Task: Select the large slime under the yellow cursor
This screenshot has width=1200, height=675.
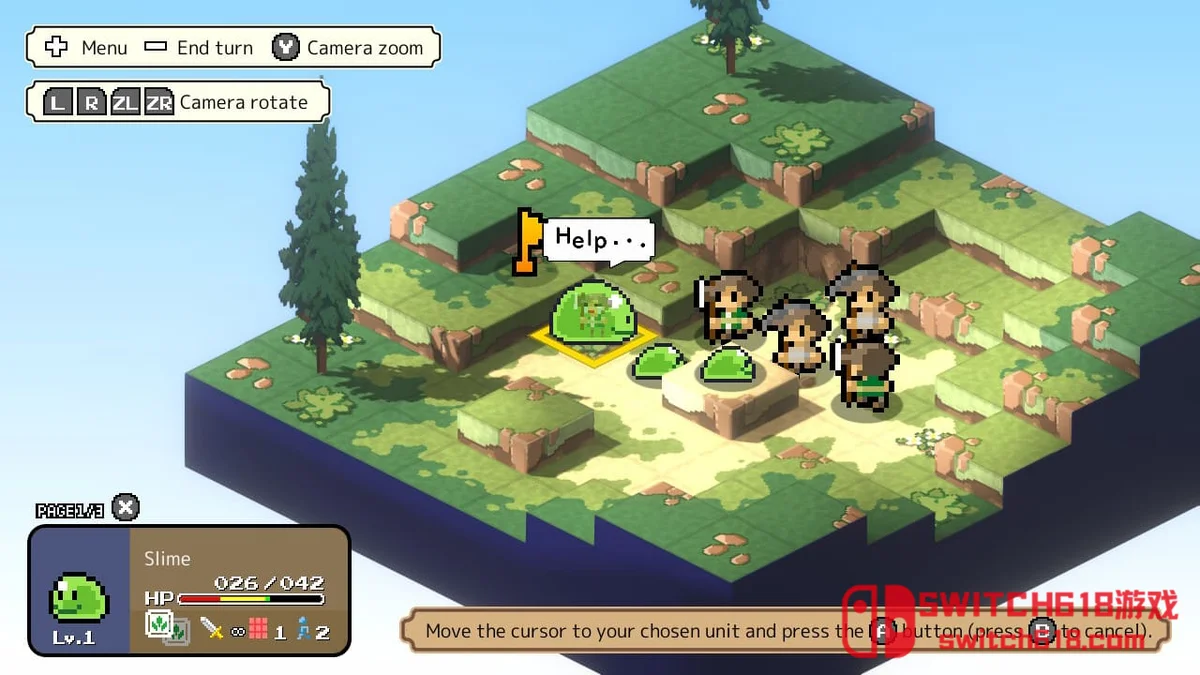Action: coord(591,315)
